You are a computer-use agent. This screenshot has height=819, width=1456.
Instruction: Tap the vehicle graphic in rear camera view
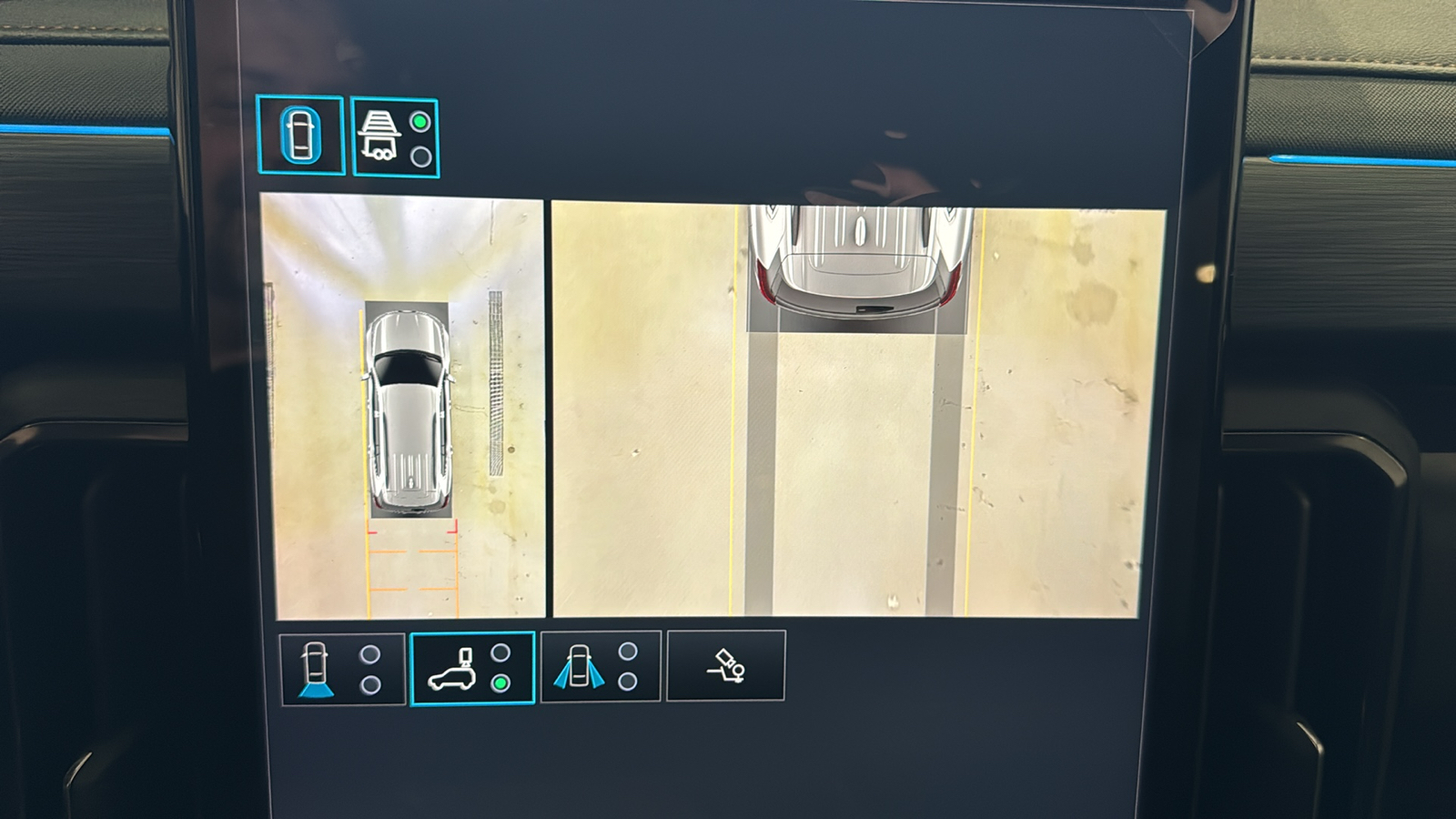(x=855, y=250)
